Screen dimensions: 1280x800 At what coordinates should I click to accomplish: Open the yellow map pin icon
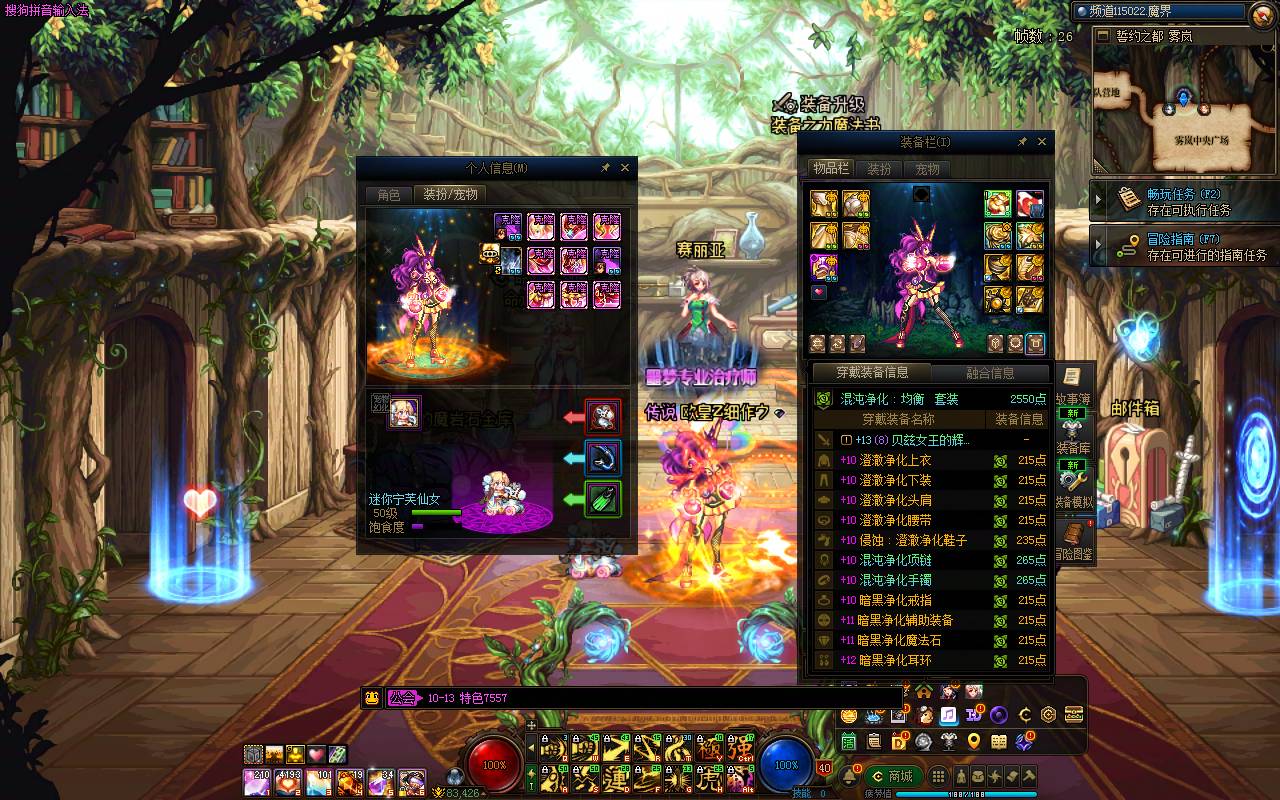pyautogui.click(x=973, y=741)
